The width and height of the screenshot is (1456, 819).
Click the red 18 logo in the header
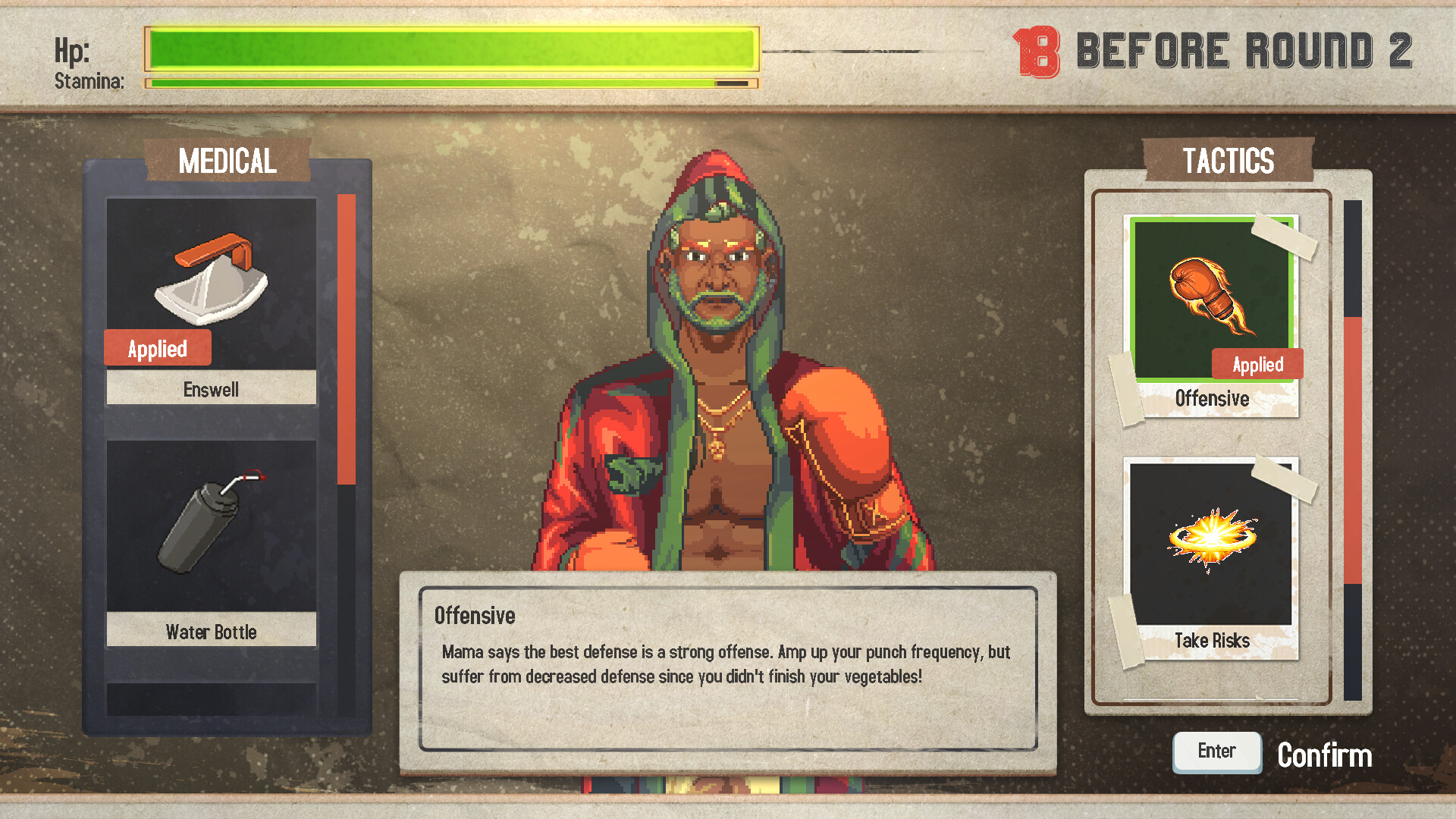click(1035, 52)
